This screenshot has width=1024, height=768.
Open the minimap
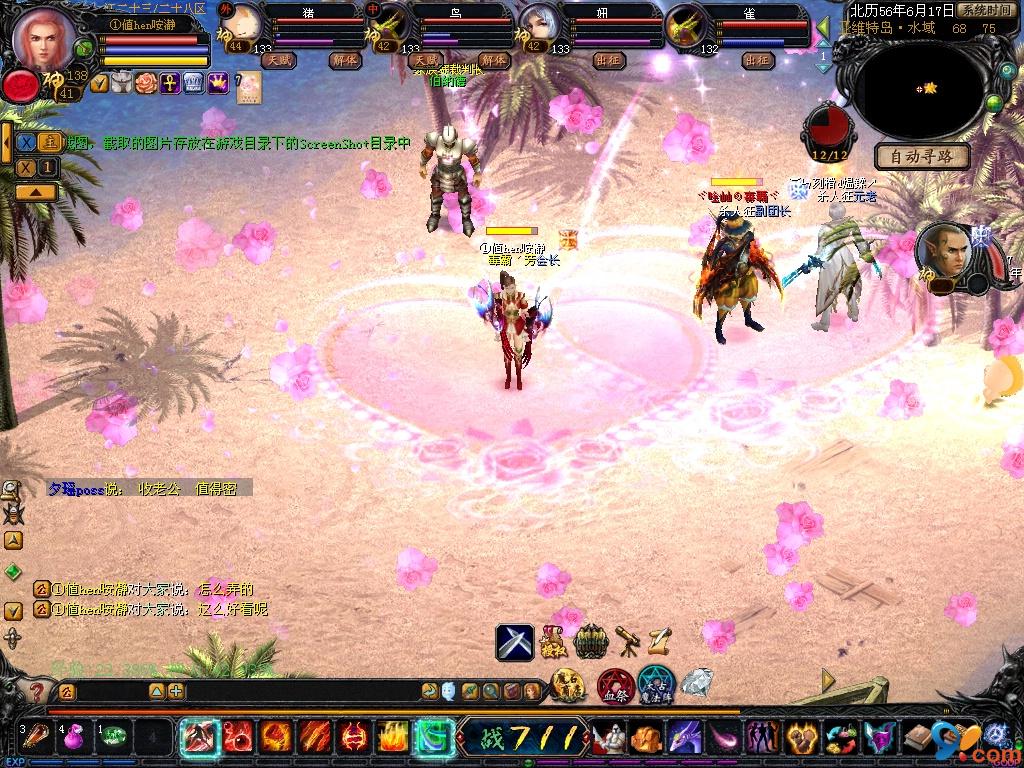920,88
